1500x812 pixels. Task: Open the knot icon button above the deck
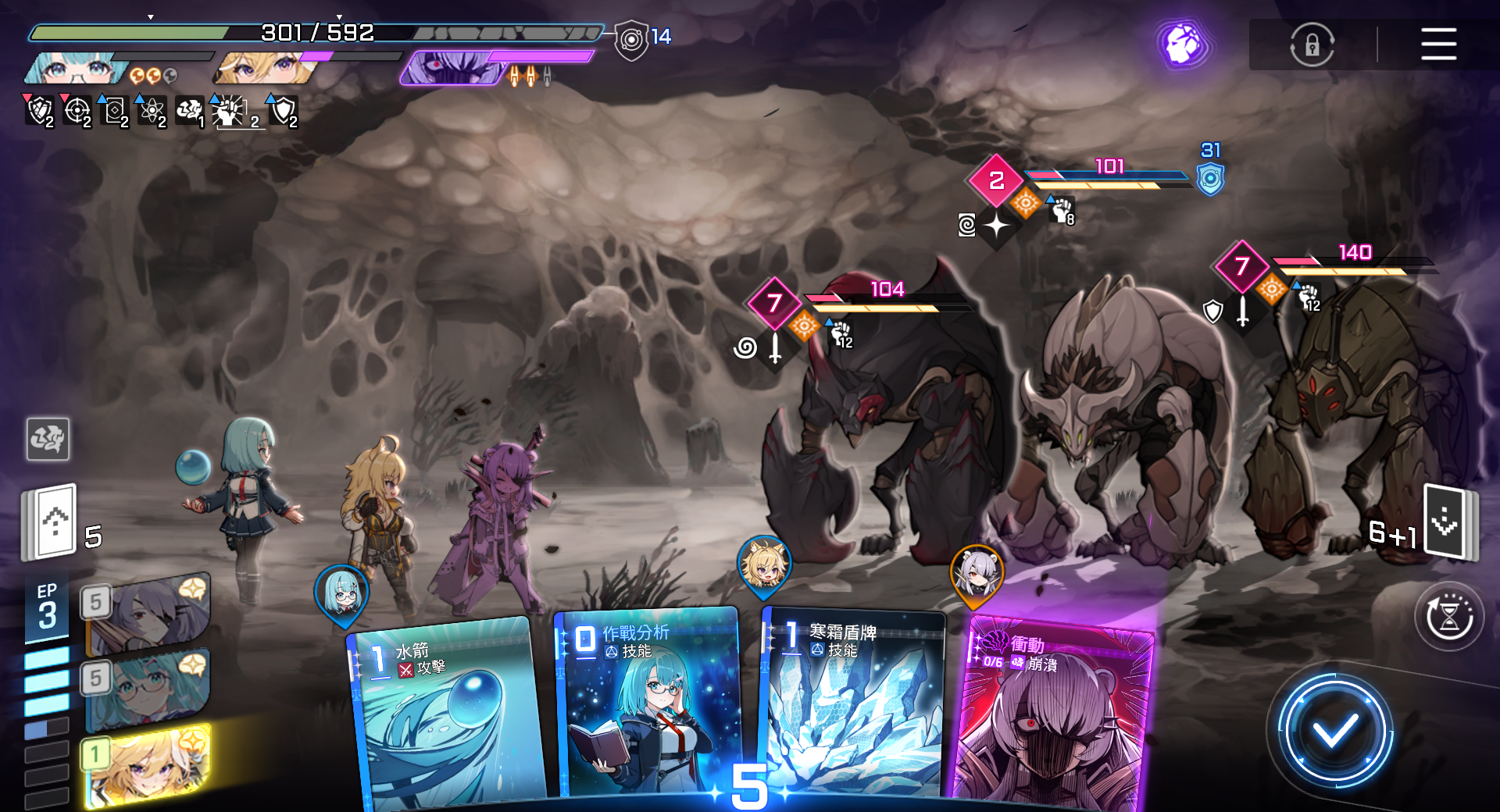point(48,439)
